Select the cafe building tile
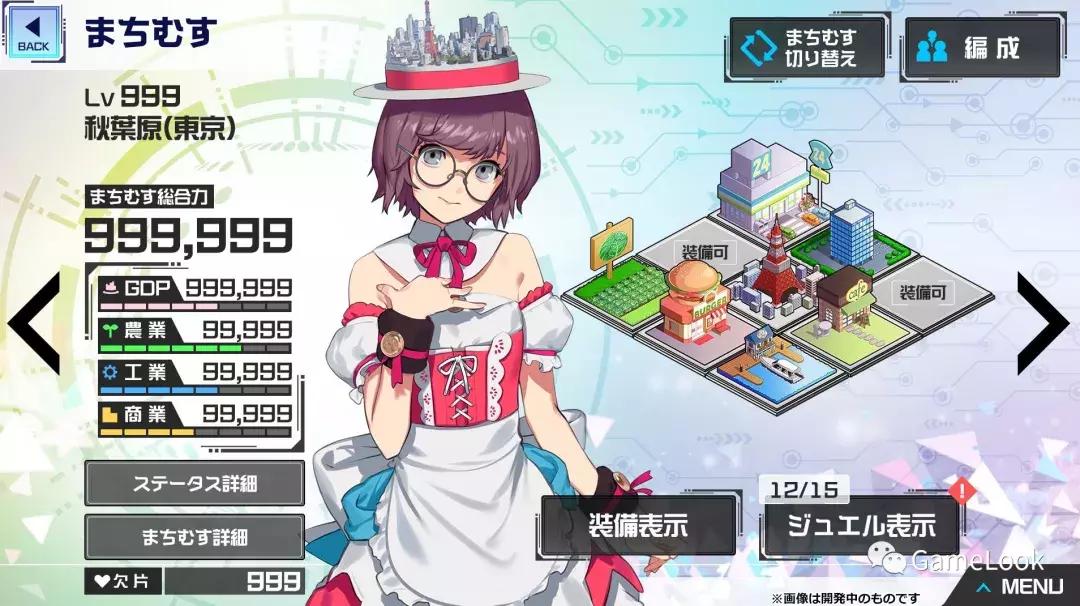The height and width of the screenshot is (606, 1080). (x=843, y=300)
